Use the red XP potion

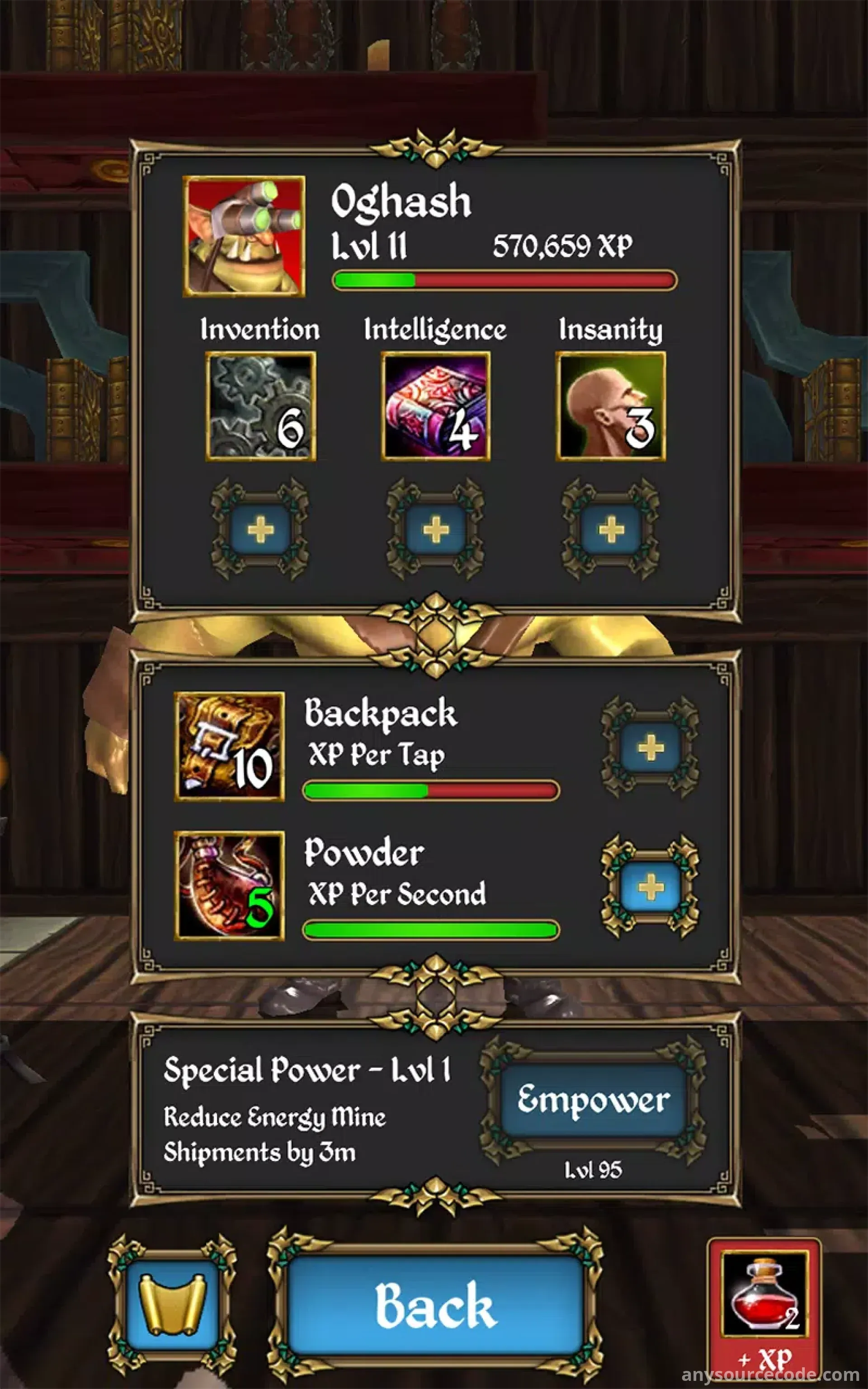(764, 1312)
